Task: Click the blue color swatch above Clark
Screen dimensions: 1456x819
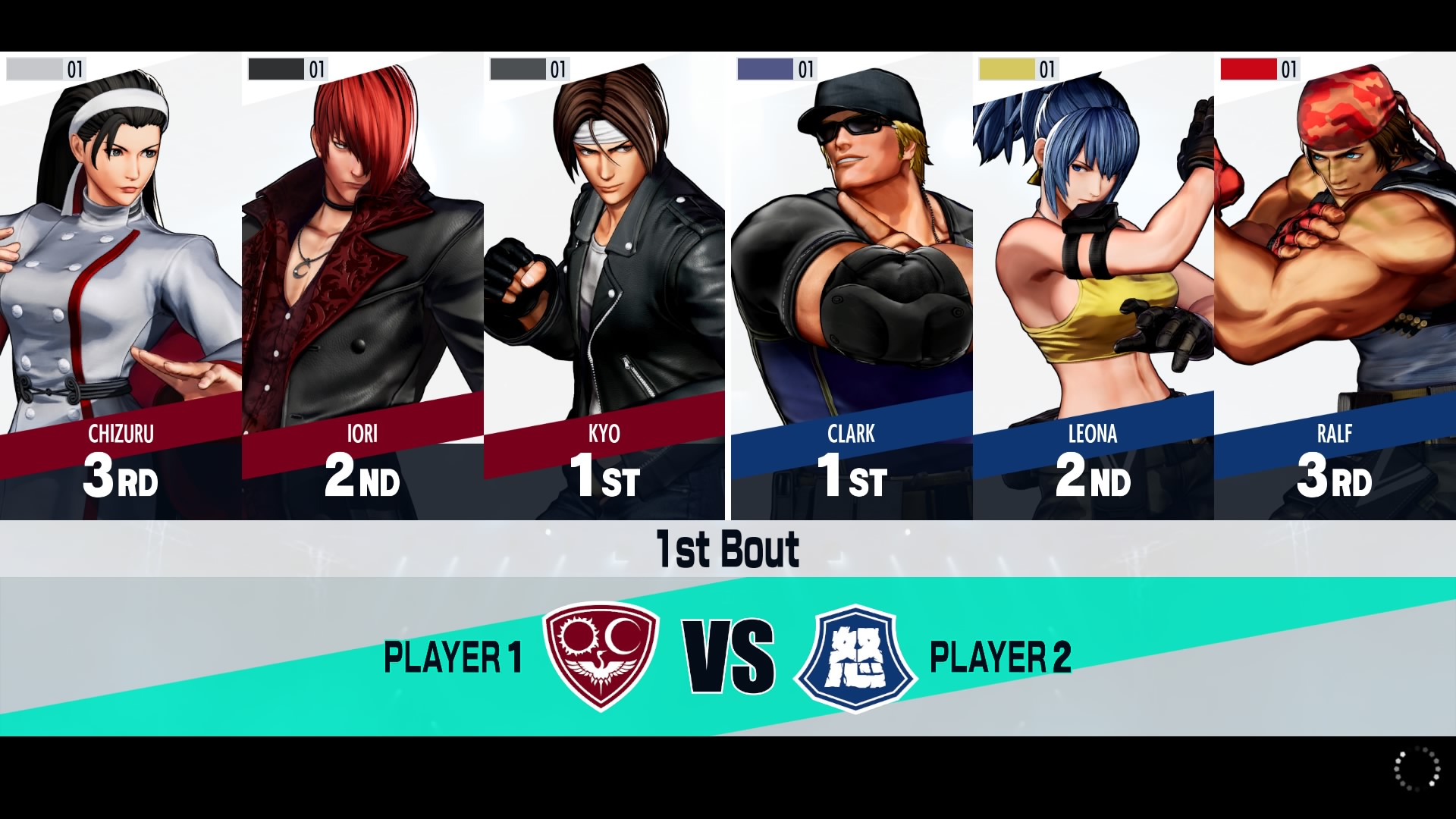Action: click(x=764, y=70)
